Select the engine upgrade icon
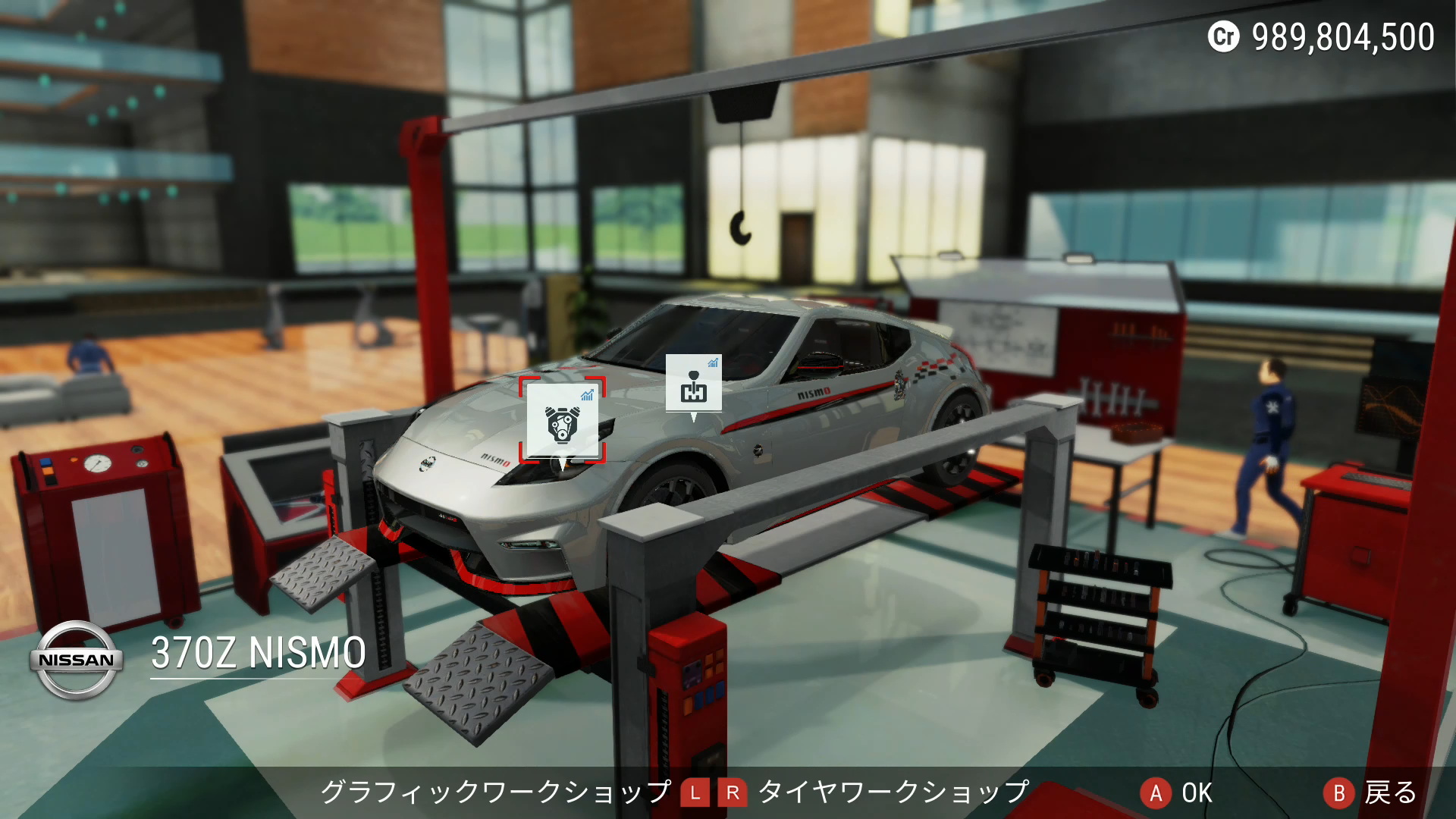This screenshot has width=1456, height=819. tap(562, 421)
